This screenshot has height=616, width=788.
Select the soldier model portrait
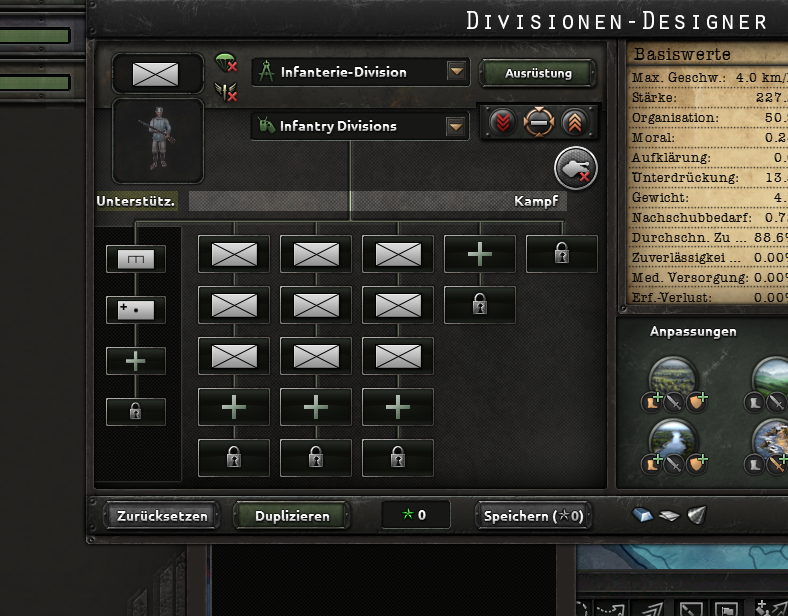point(157,140)
